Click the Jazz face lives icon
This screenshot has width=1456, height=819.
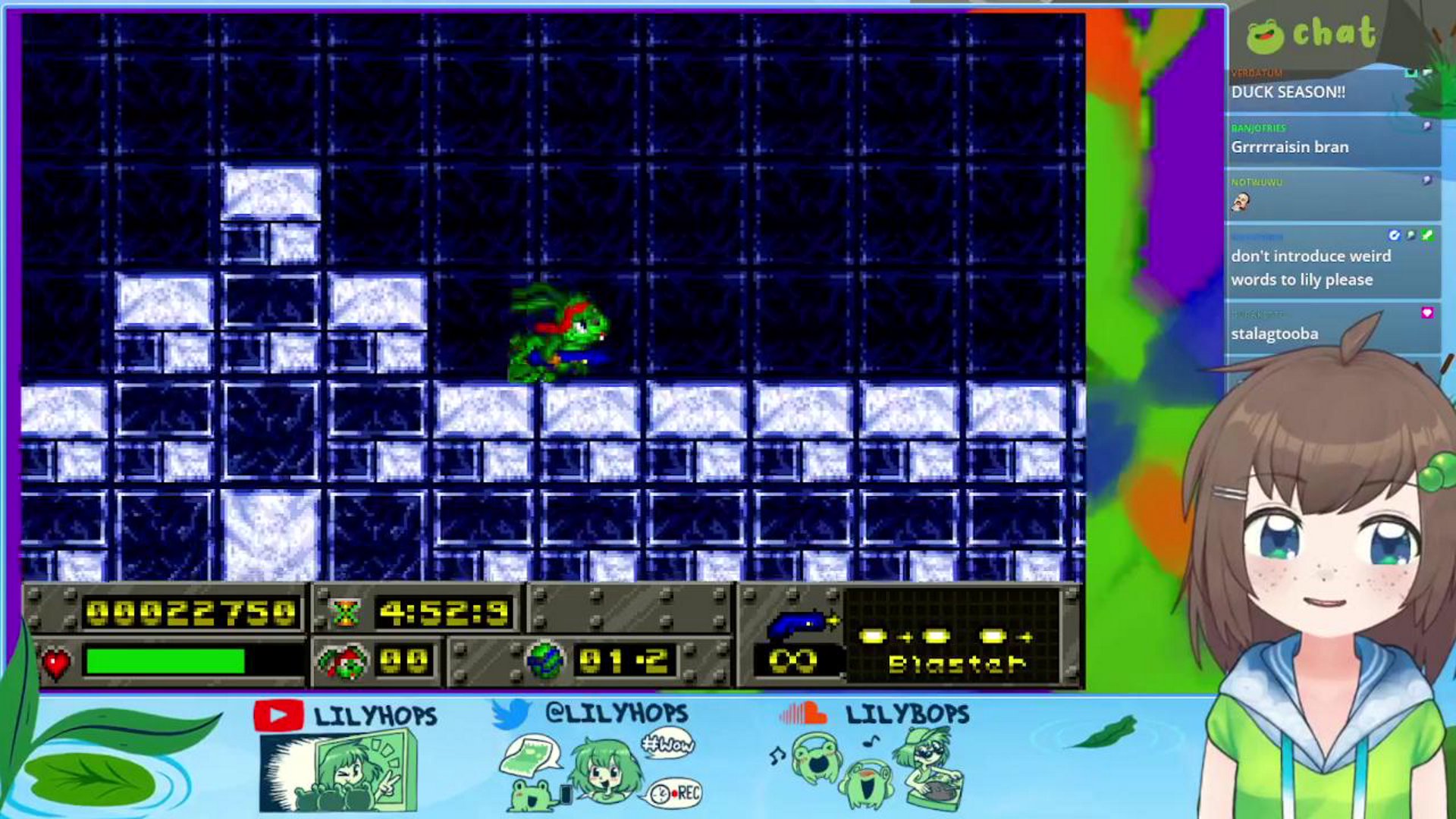[344, 662]
